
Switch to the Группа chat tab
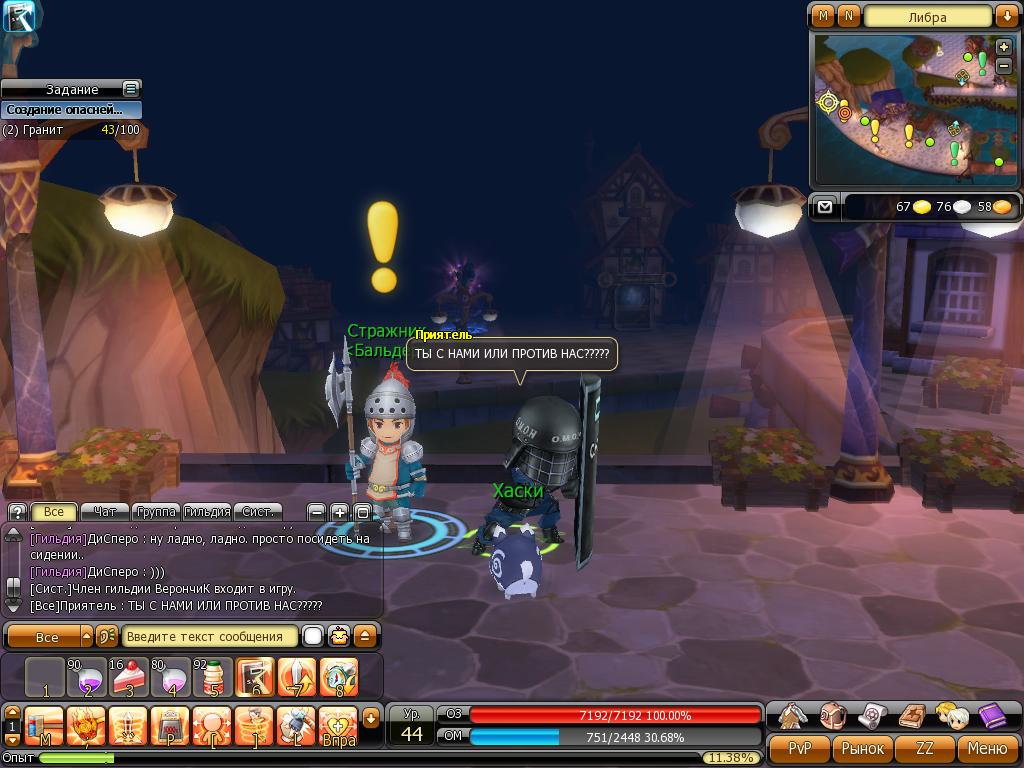click(155, 512)
